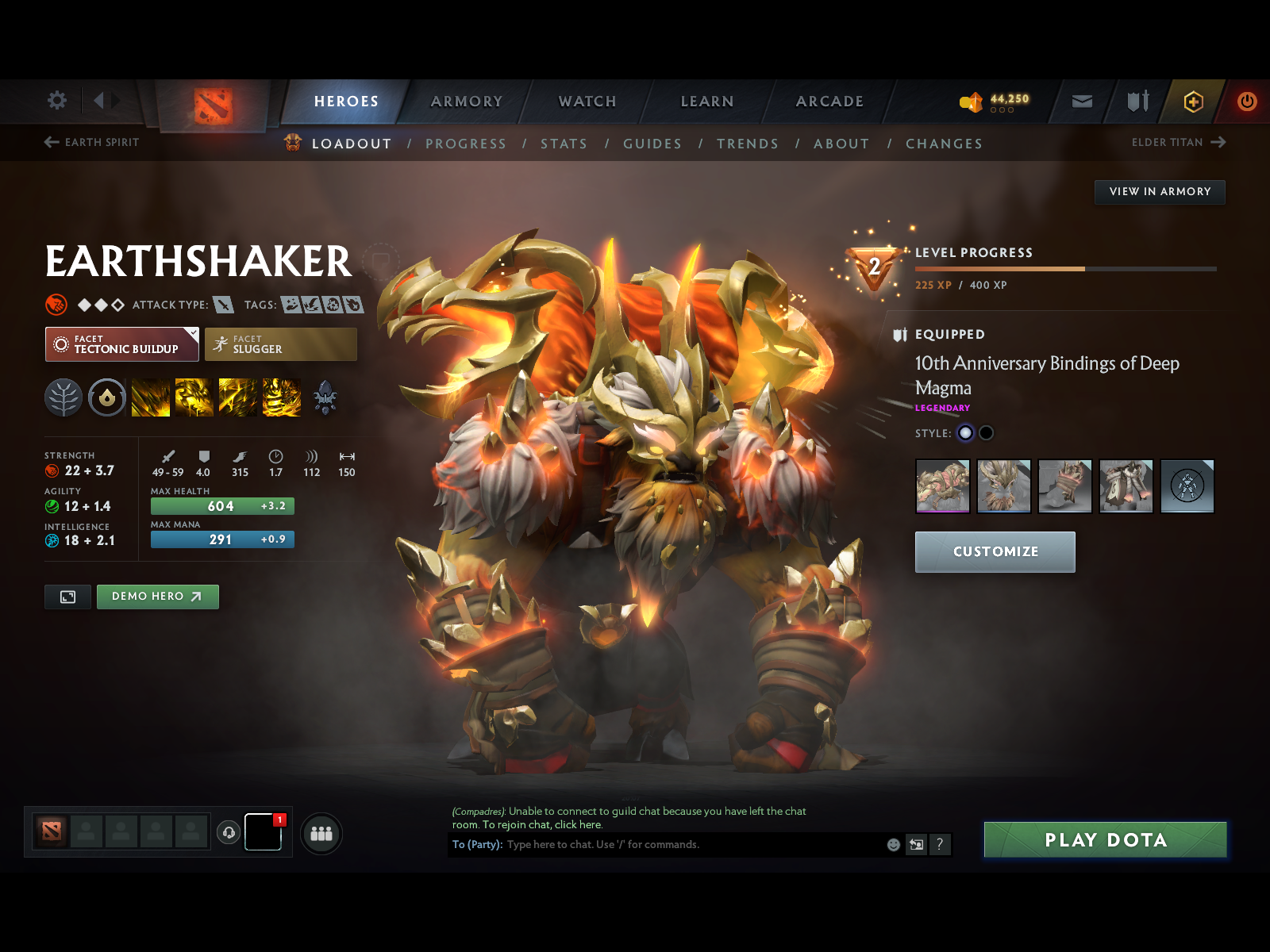The width and height of the screenshot is (1270, 952).
Task: Select the Fissure ability icon
Action: tap(151, 397)
